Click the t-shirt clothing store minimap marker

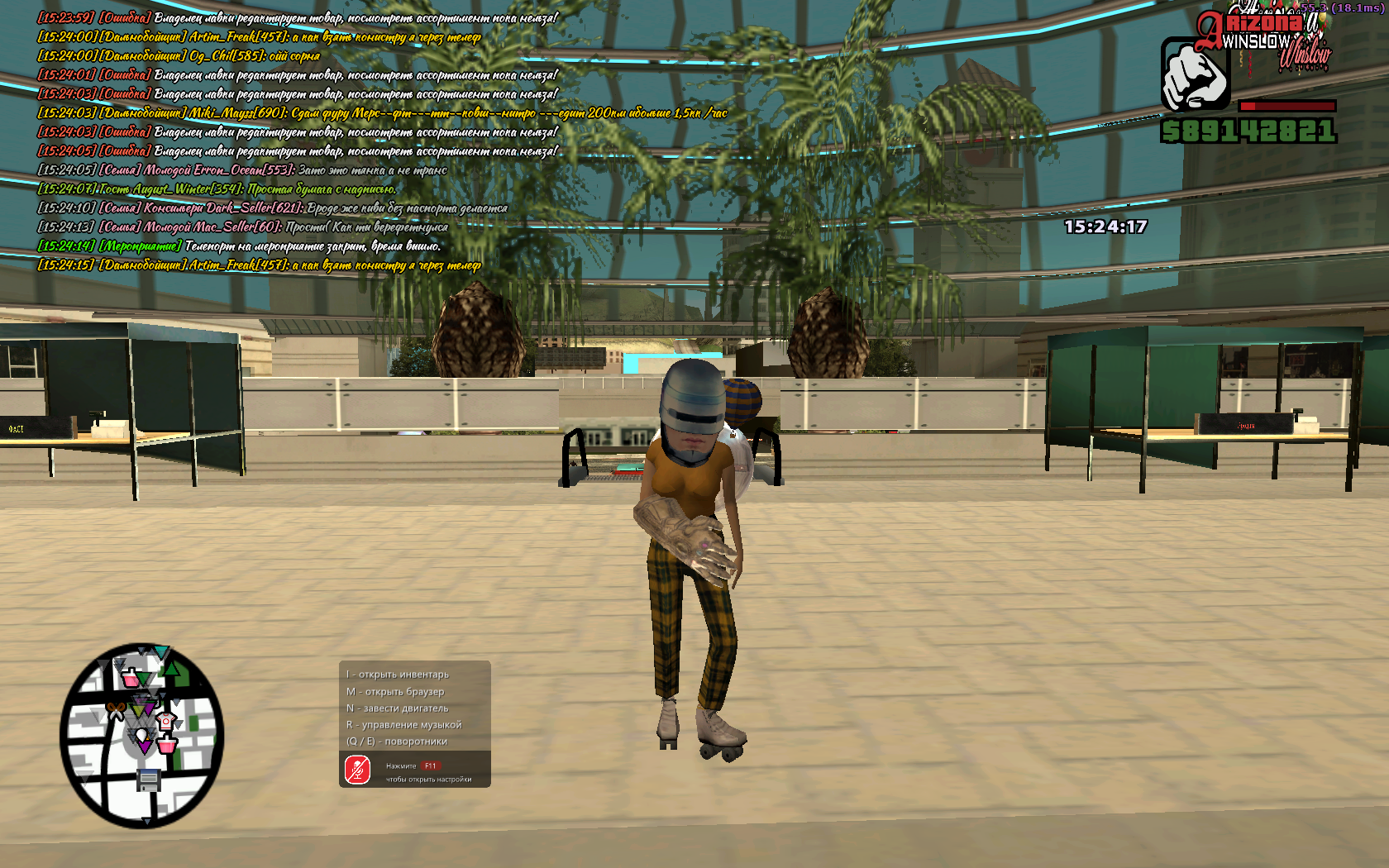[165, 722]
